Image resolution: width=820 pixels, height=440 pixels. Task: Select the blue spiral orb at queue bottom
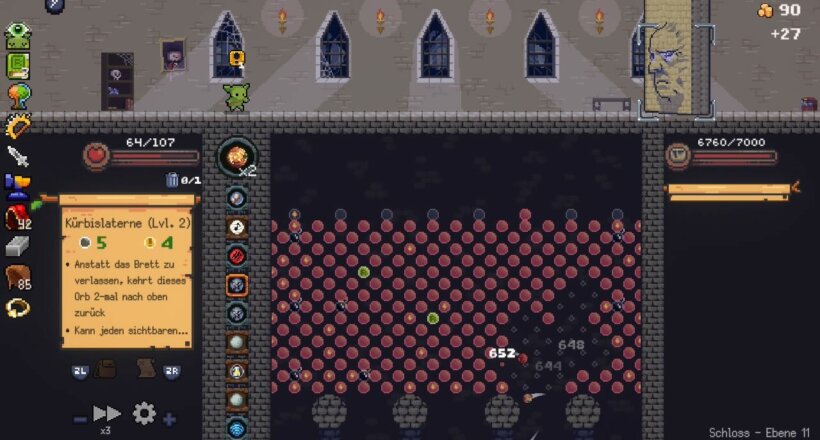tap(236, 429)
